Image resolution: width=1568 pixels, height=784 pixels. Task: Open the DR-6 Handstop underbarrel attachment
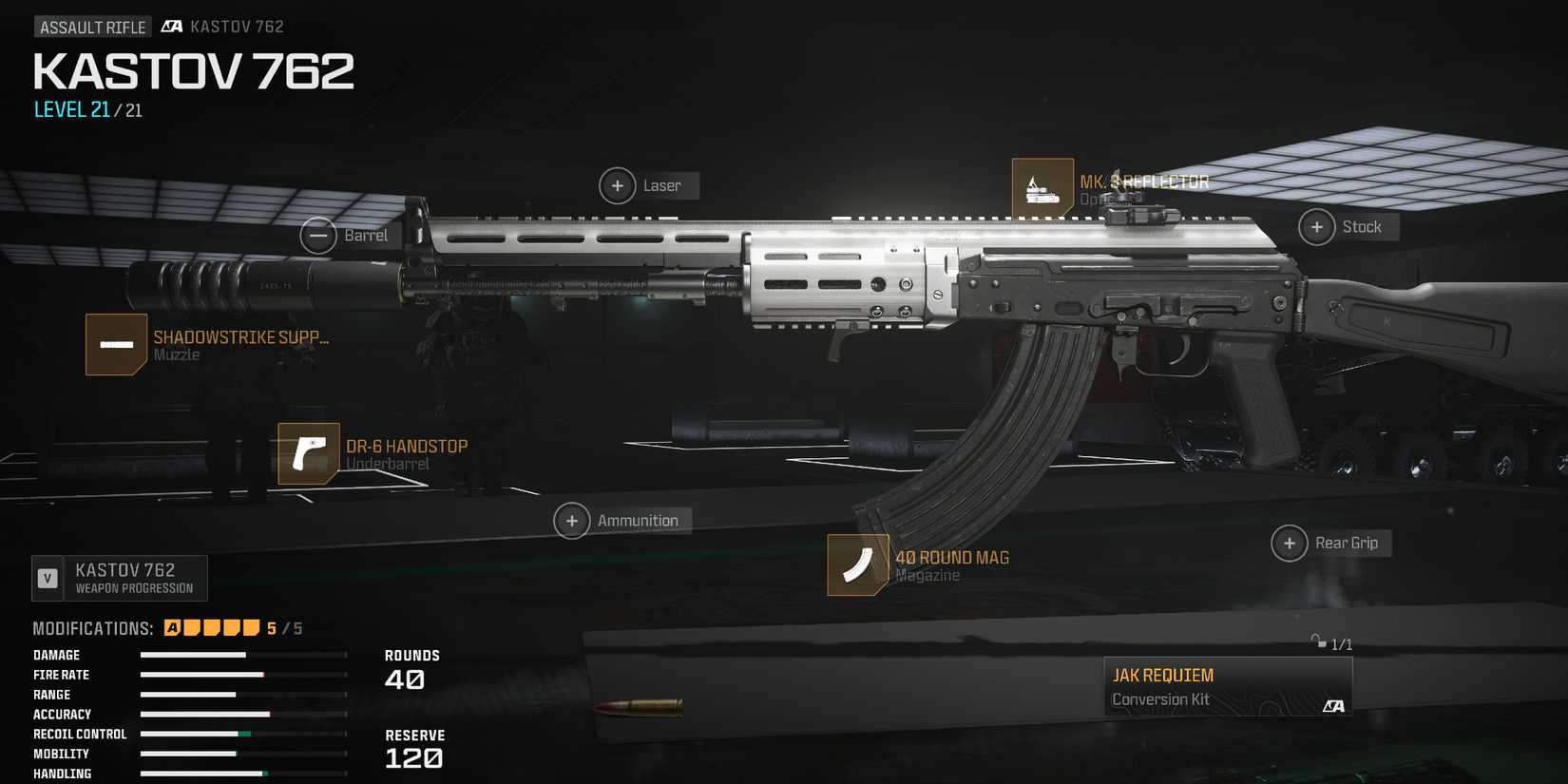(x=308, y=454)
